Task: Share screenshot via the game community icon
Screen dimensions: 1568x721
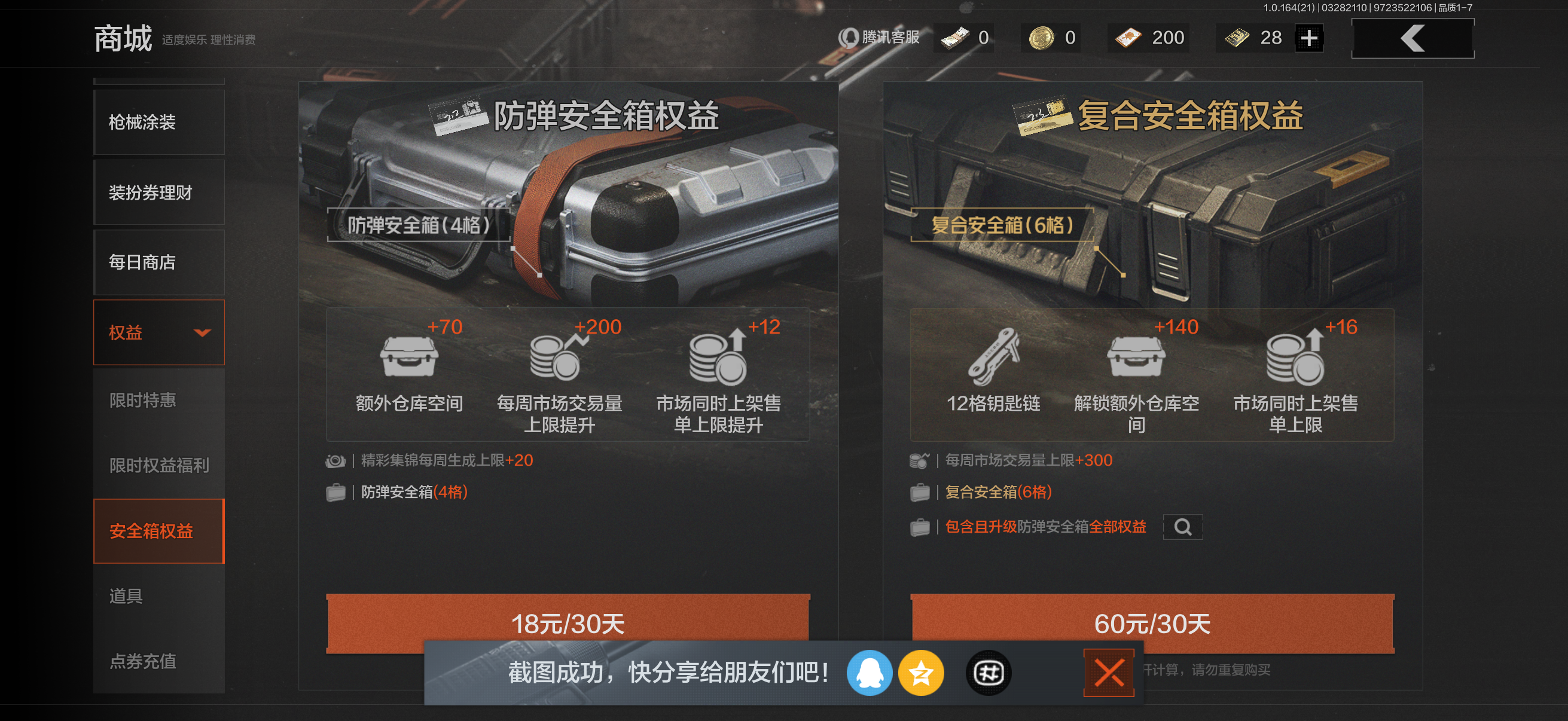Action: 987,673
